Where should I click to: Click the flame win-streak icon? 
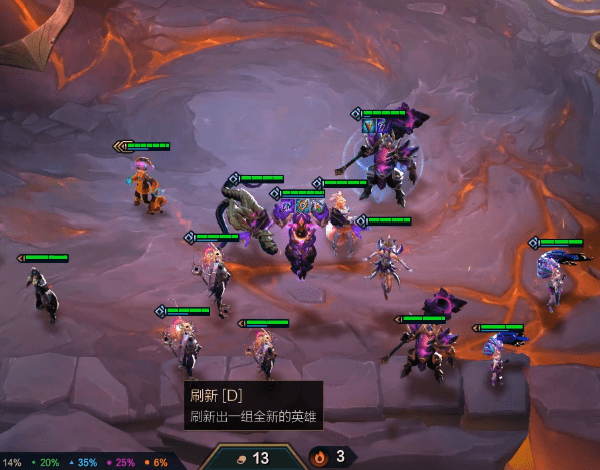point(320,457)
